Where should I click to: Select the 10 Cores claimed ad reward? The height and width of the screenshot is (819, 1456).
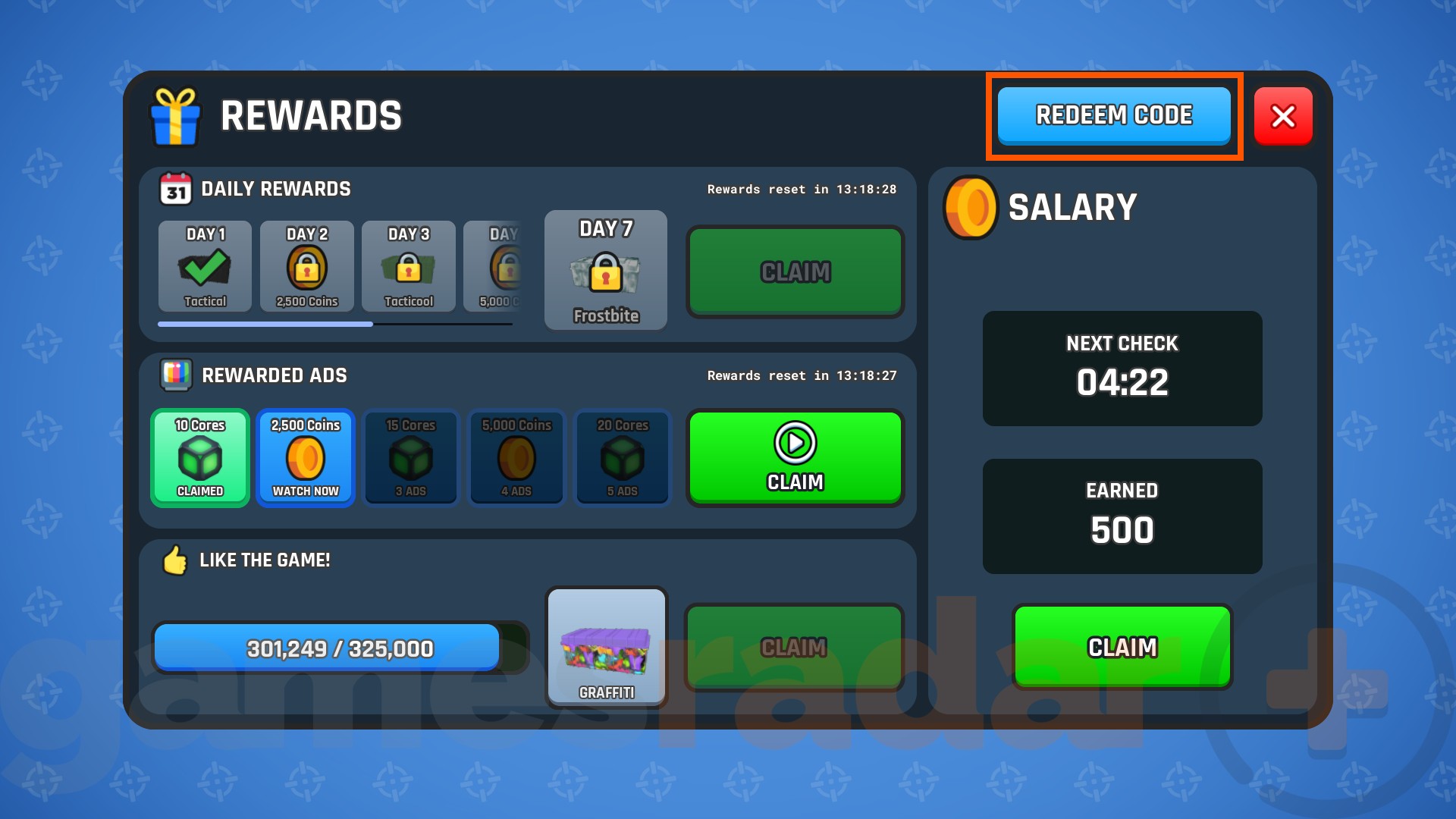pos(200,458)
